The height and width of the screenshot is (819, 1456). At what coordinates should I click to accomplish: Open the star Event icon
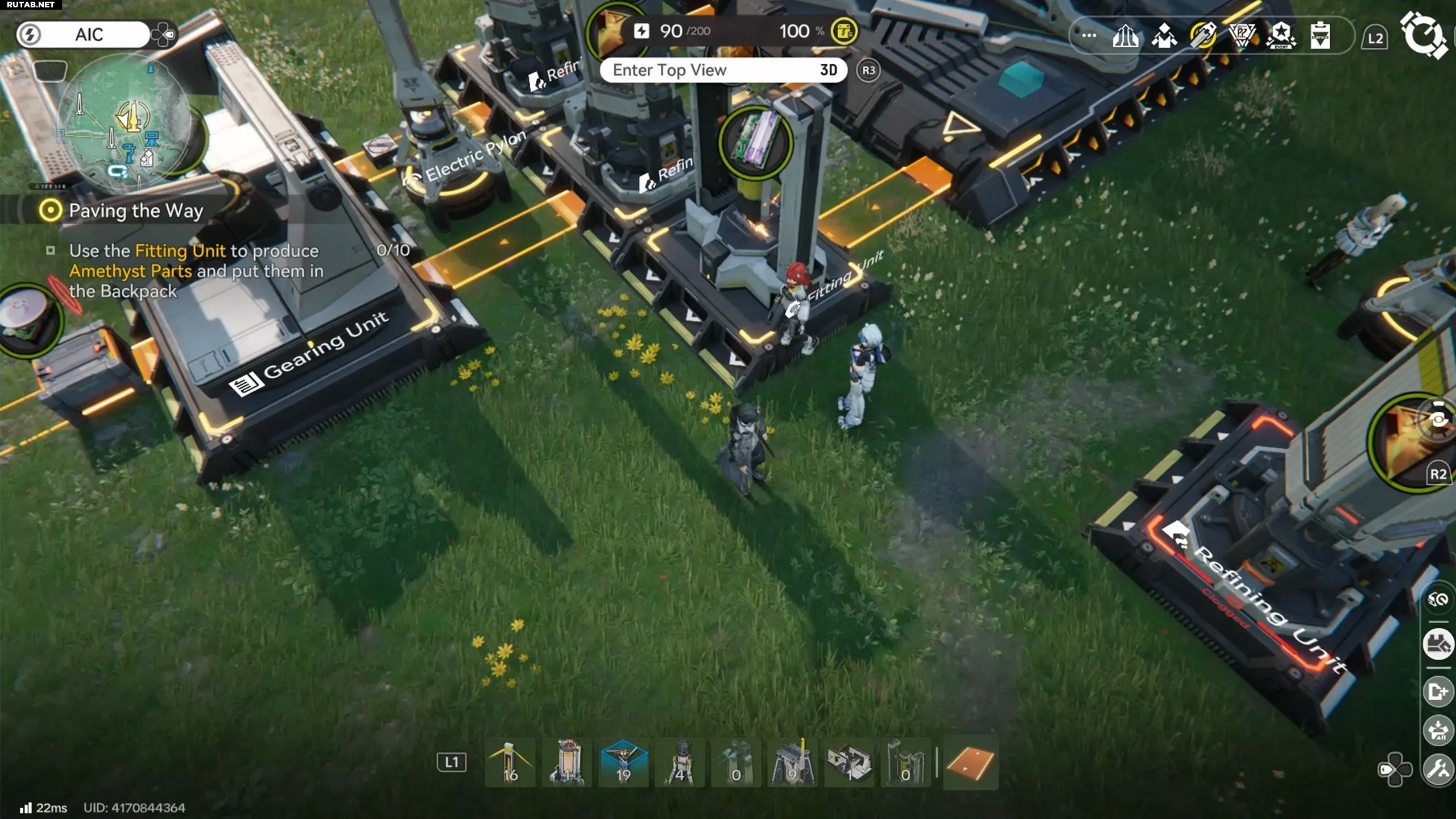pyautogui.click(x=1281, y=36)
